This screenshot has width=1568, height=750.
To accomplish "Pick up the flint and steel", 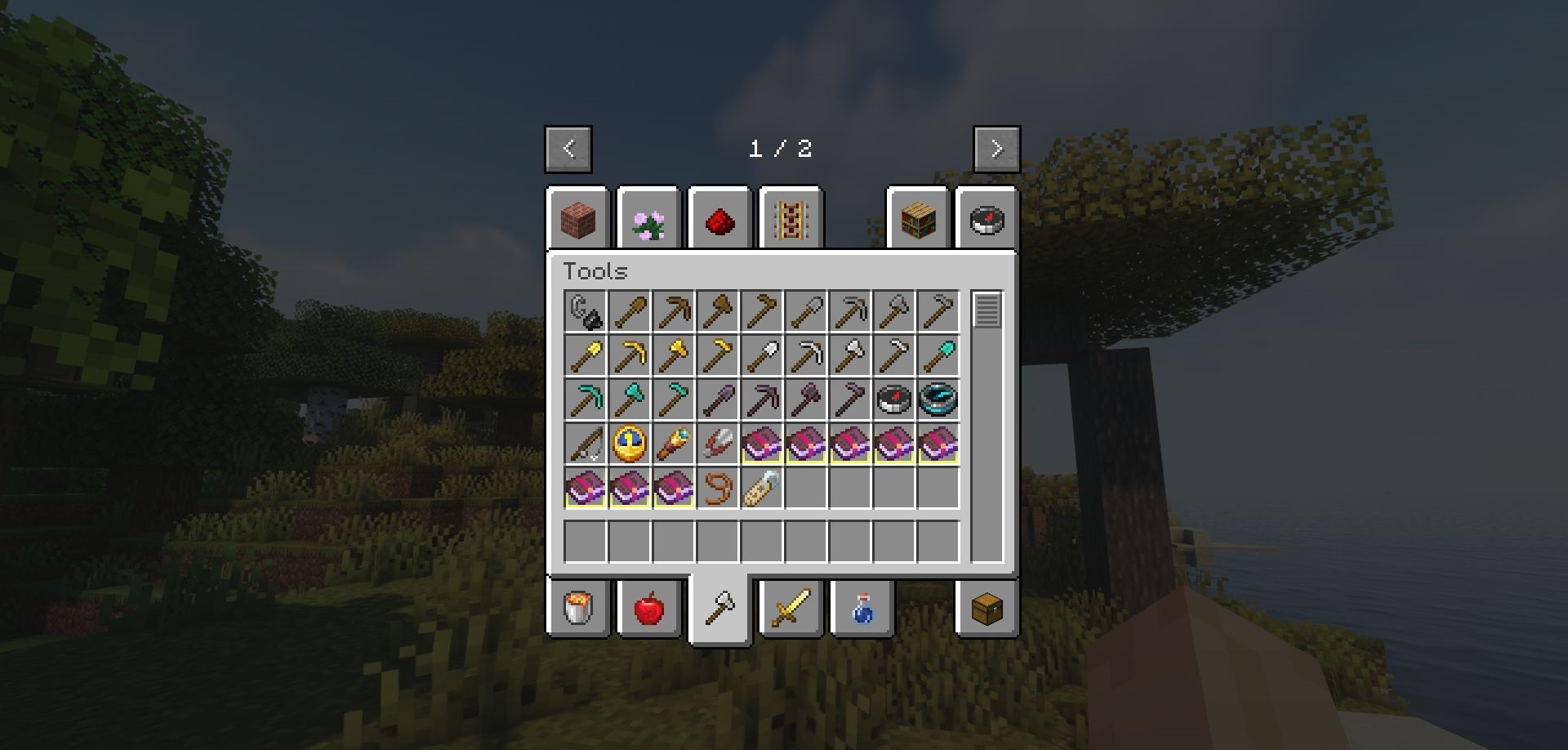I will click(586, 311).
